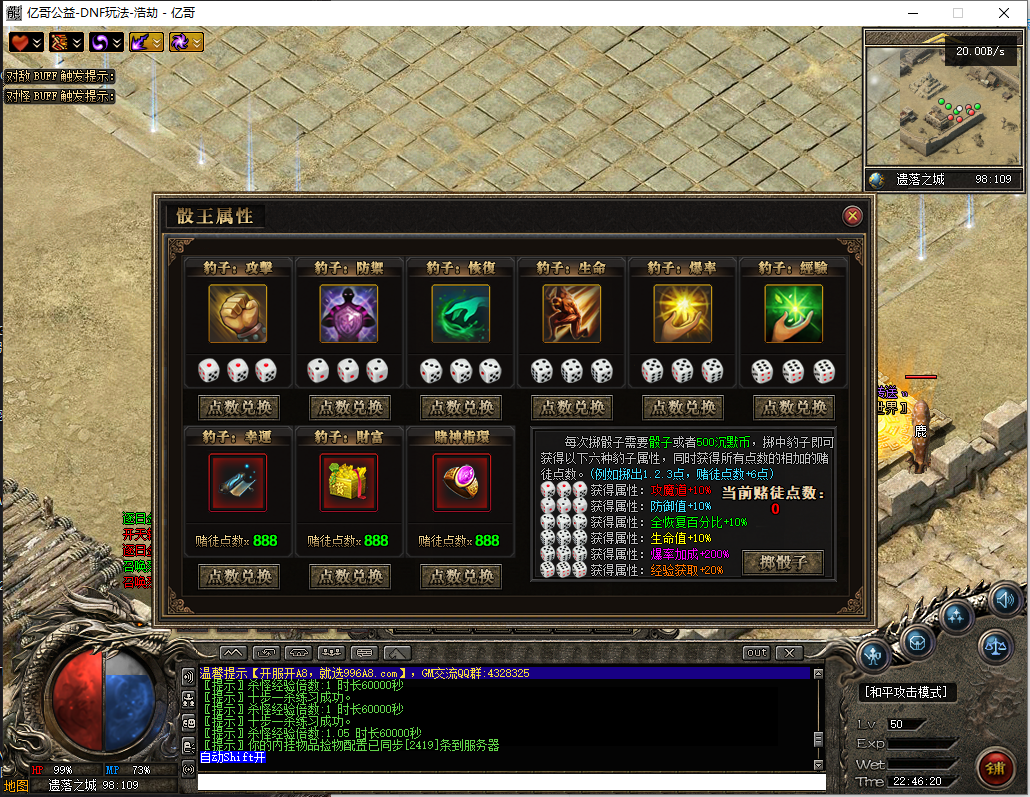This screenshot has width=1030, height=797.
Task: Close the 骰王属性 dice panel
Action: coord(852,215)
